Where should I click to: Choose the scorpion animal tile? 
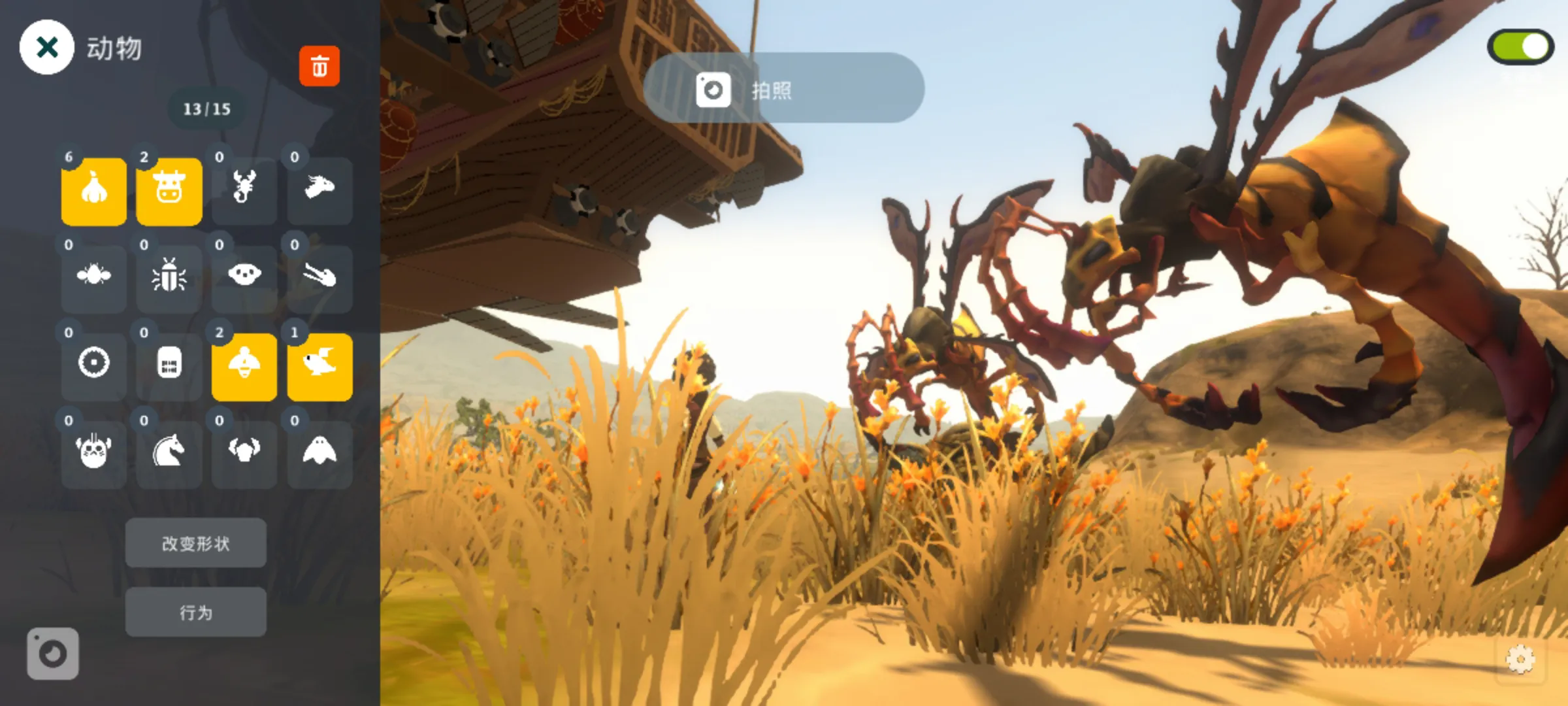pos(244,191)
